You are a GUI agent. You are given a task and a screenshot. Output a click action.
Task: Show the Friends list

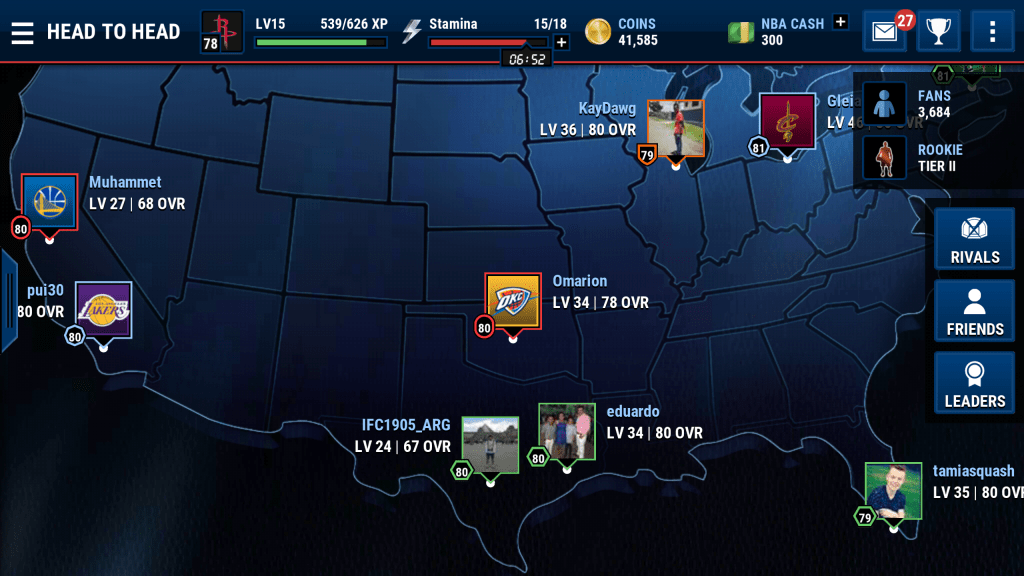pyautogui.click(x=974, y=312)
